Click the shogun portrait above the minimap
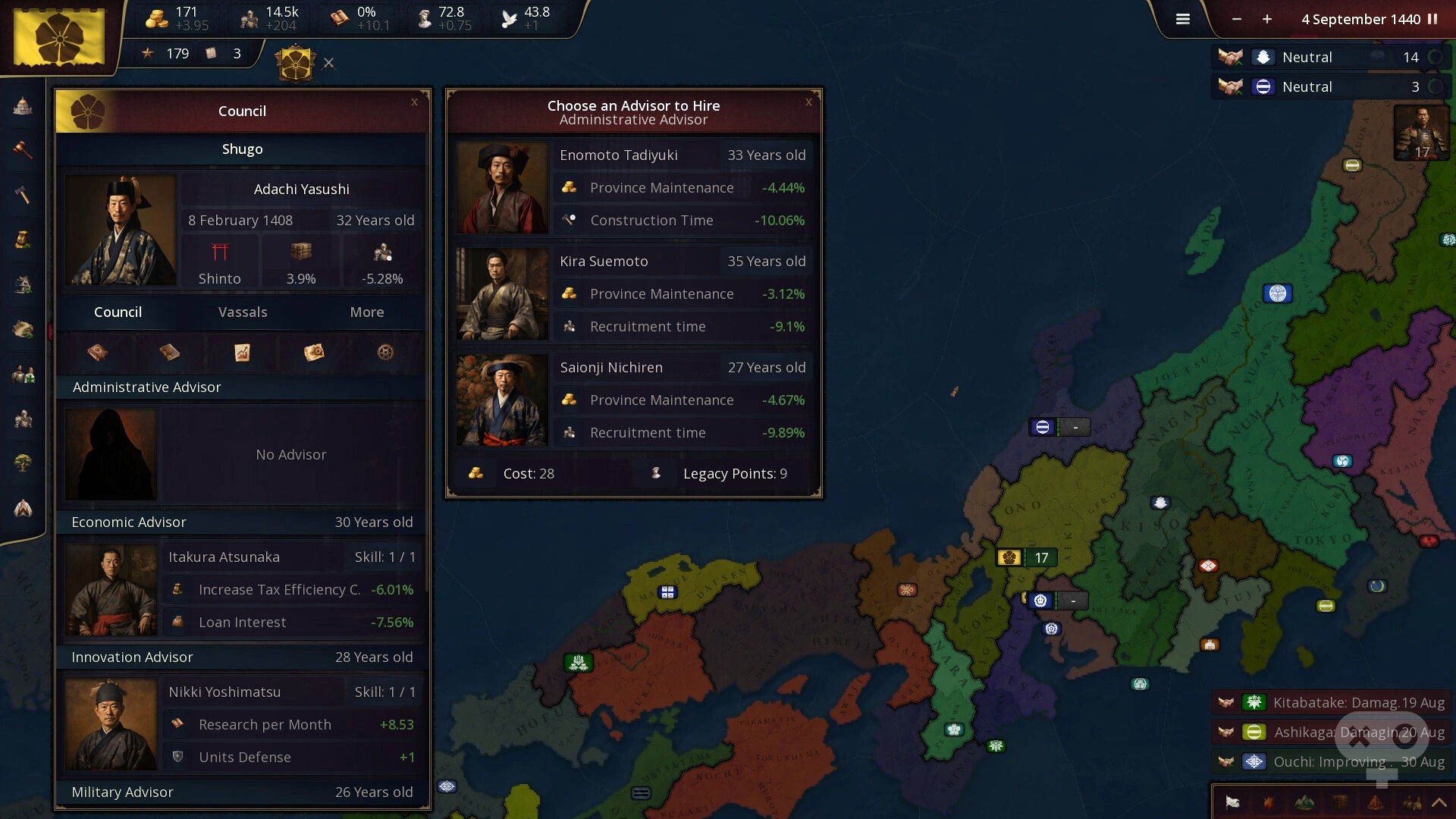 (1422, 133)
